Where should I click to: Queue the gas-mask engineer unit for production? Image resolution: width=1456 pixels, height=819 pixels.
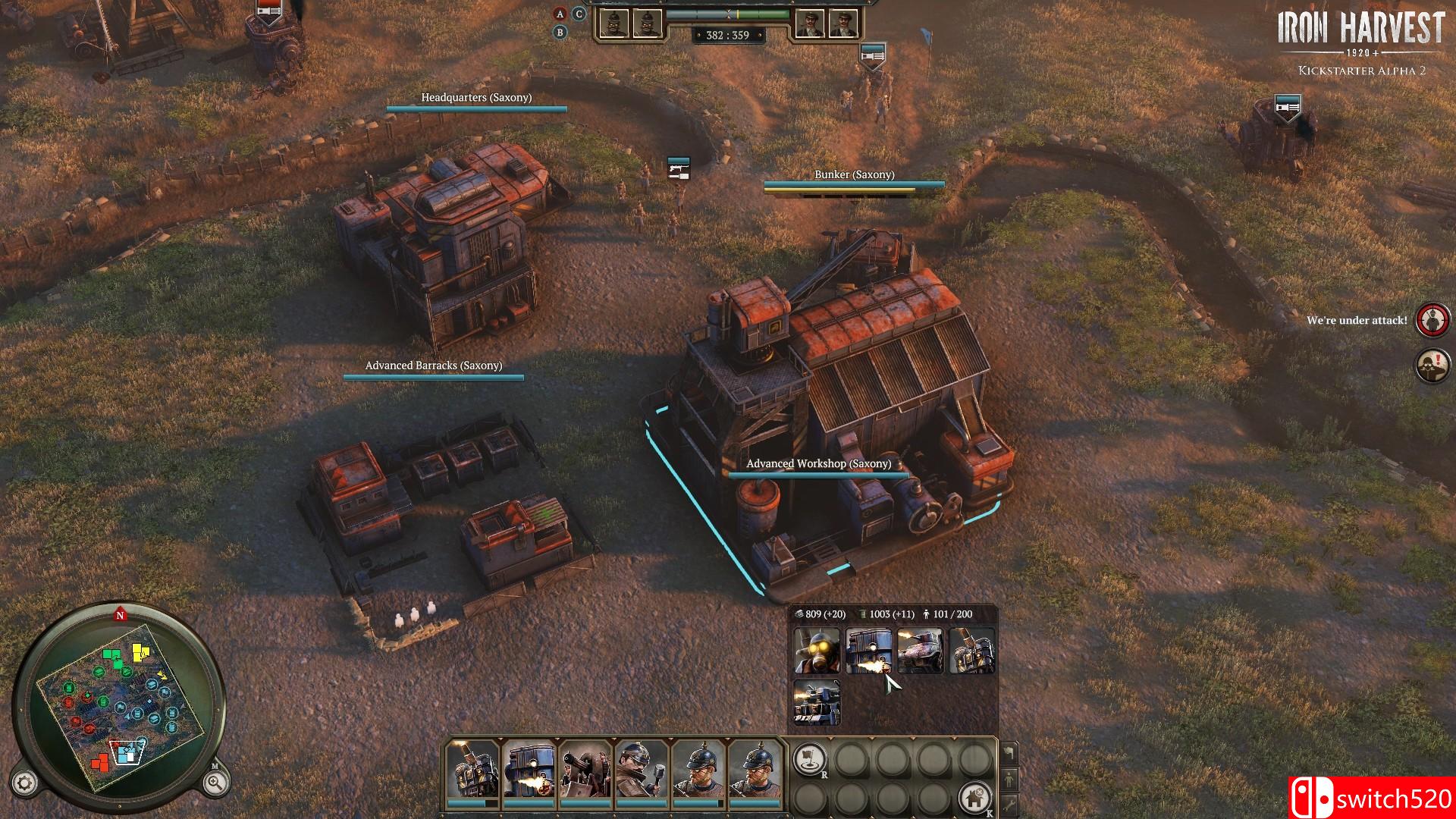tap(817, 651)
